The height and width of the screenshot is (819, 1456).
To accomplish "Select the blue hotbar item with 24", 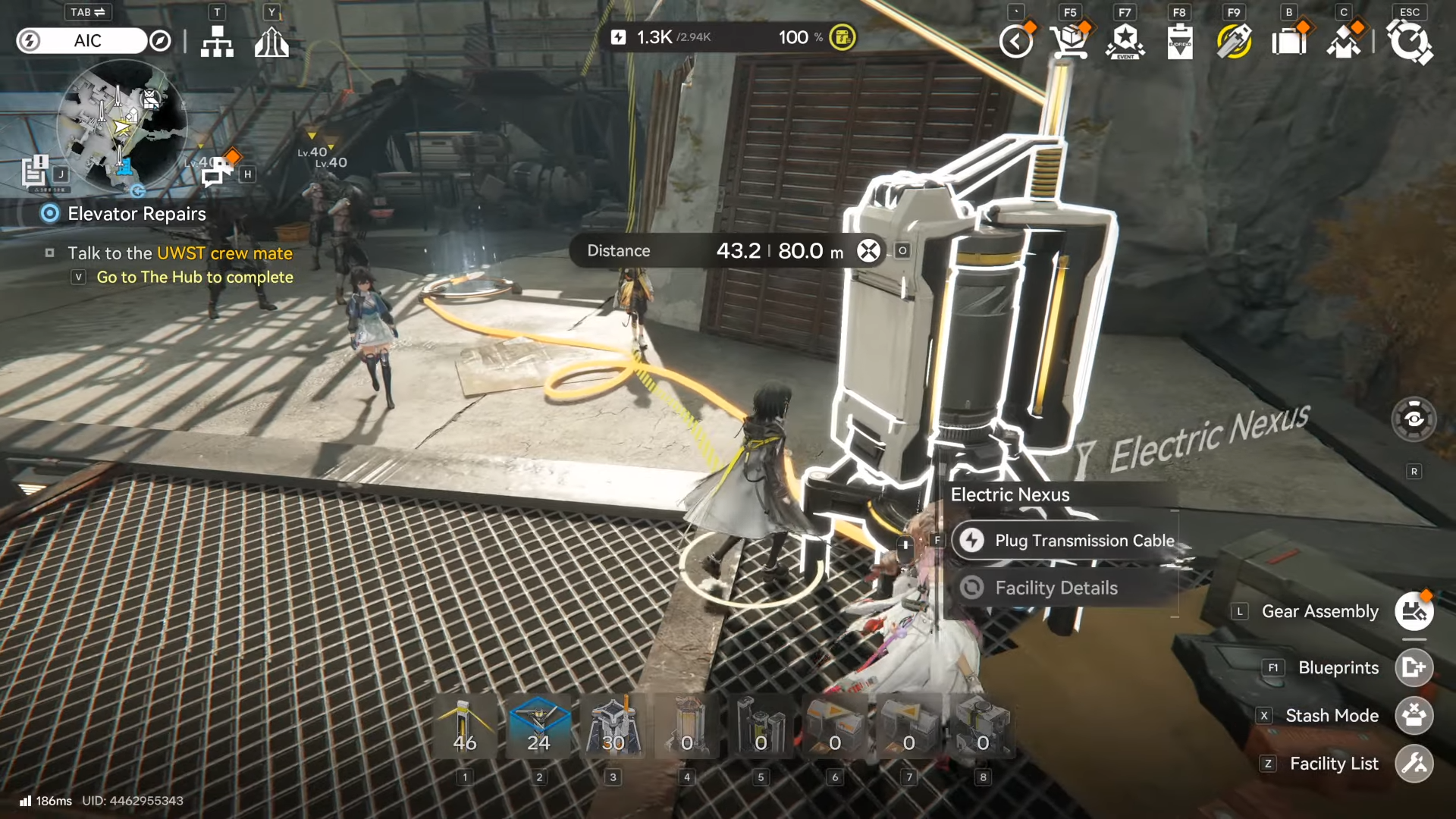I will 538,726.
